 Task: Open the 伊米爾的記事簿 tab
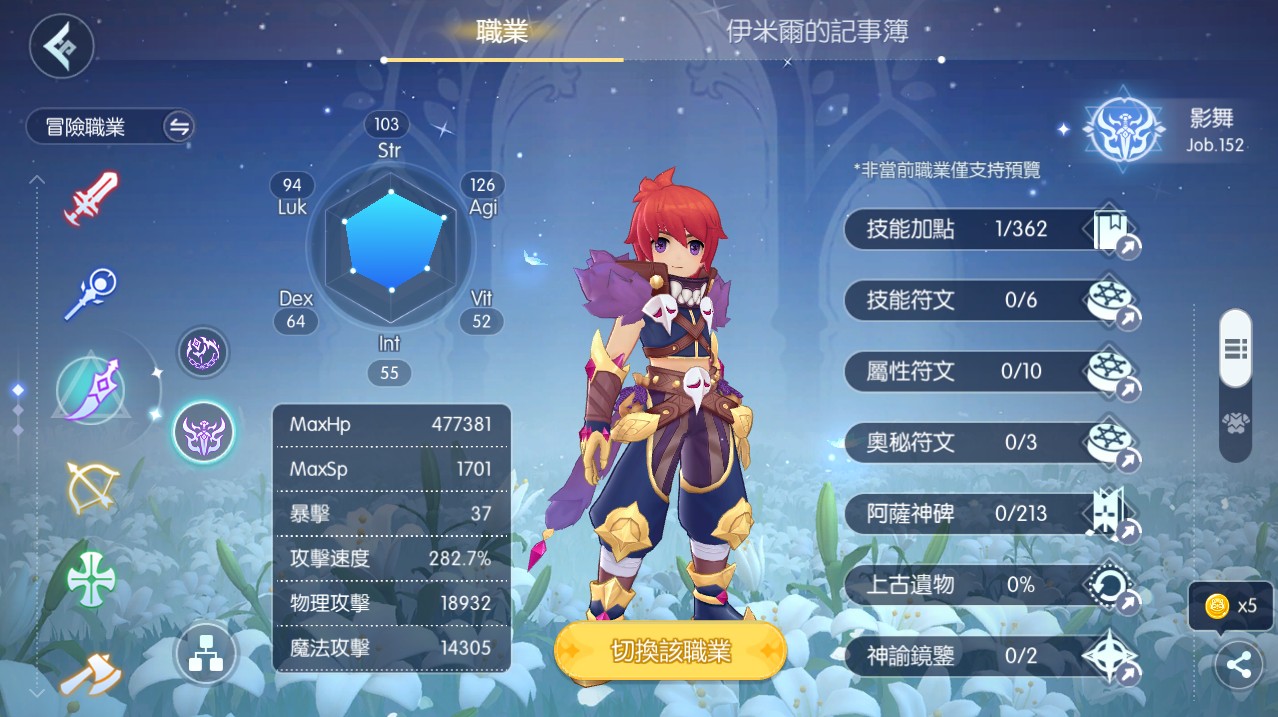tap(817, 32)
